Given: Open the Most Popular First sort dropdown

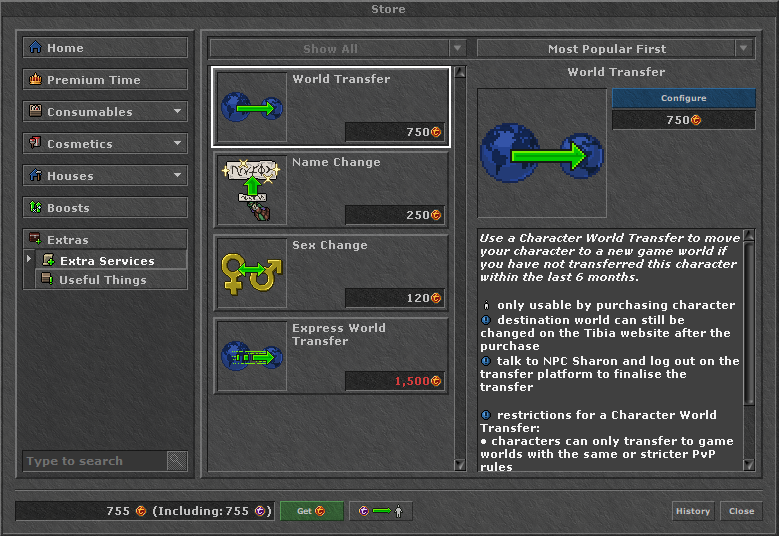Looking at the screenshot, I should (x=615, y=49).
